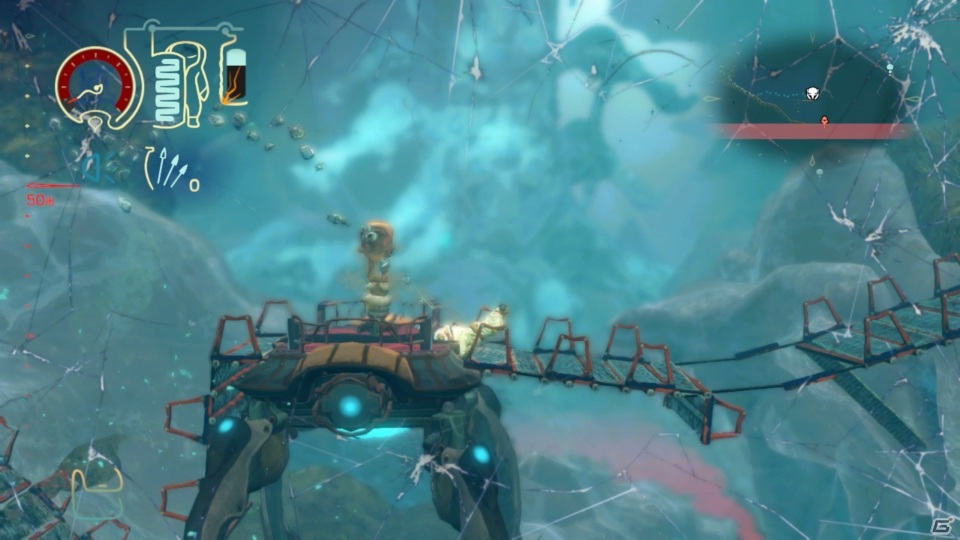Select the white skull marker on the minimap

click(x=813, y=94)
